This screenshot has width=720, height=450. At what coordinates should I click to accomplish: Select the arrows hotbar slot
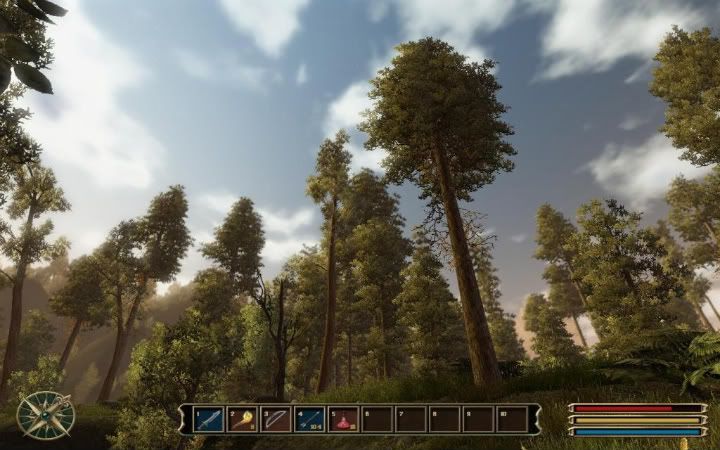tap(309, 419)
